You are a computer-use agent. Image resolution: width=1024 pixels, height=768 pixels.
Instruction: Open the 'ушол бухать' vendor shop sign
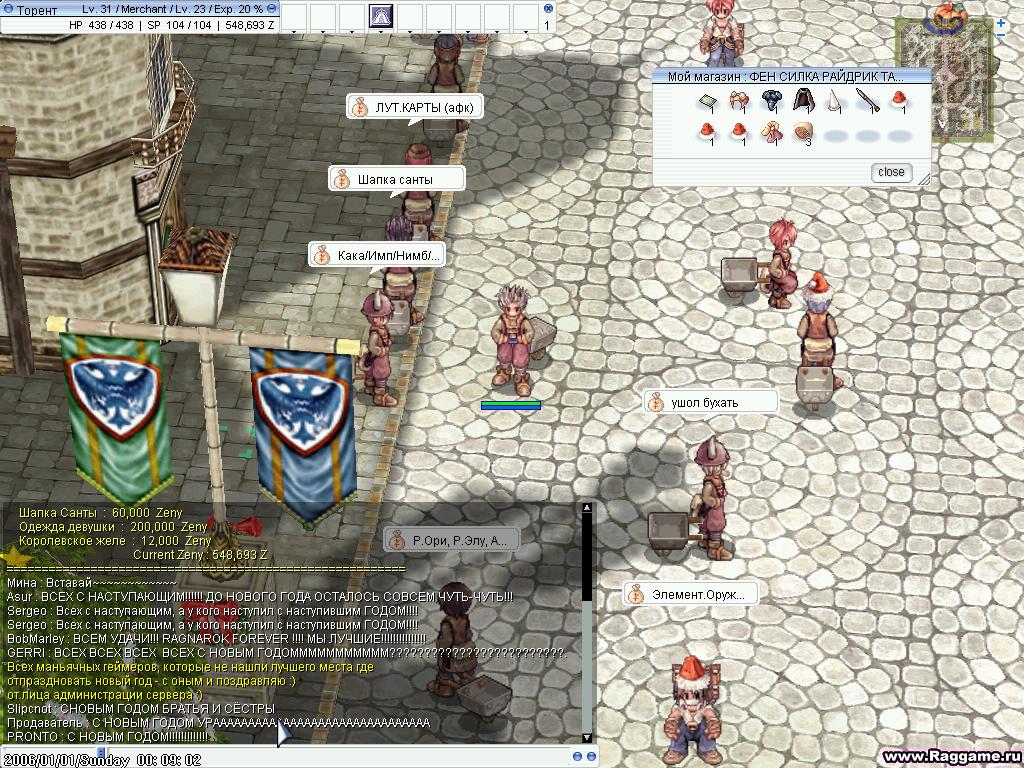(x=710, y=402)
